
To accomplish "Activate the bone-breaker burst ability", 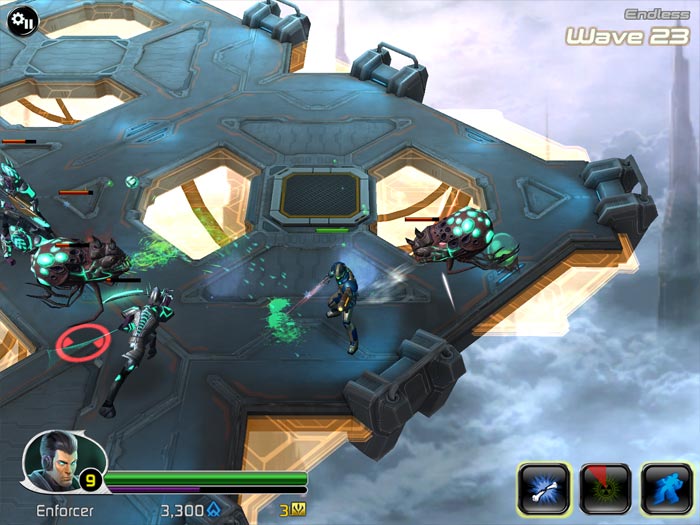I will tap(543, 488).
